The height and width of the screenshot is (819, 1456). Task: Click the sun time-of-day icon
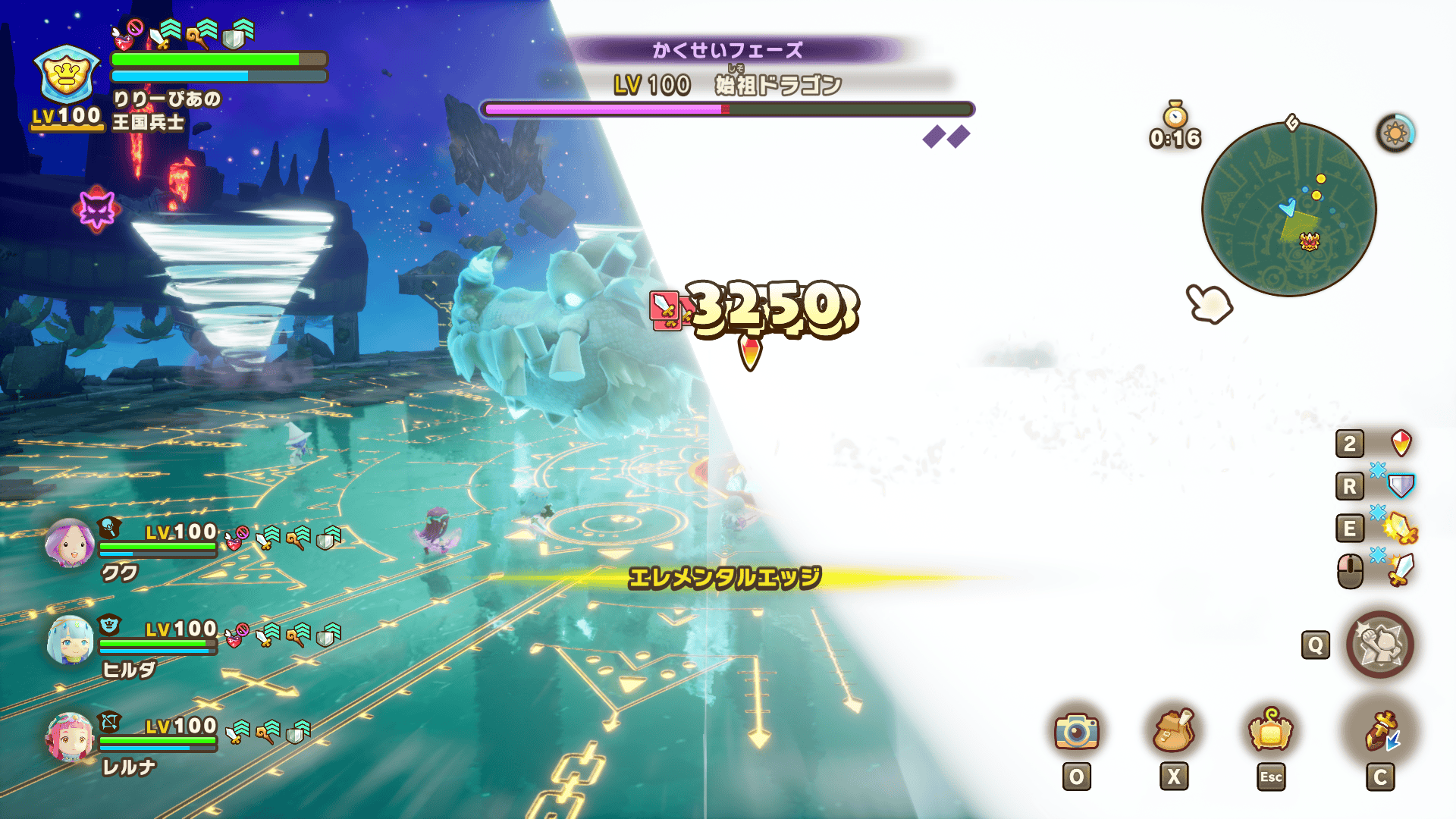pos(1395,133)
